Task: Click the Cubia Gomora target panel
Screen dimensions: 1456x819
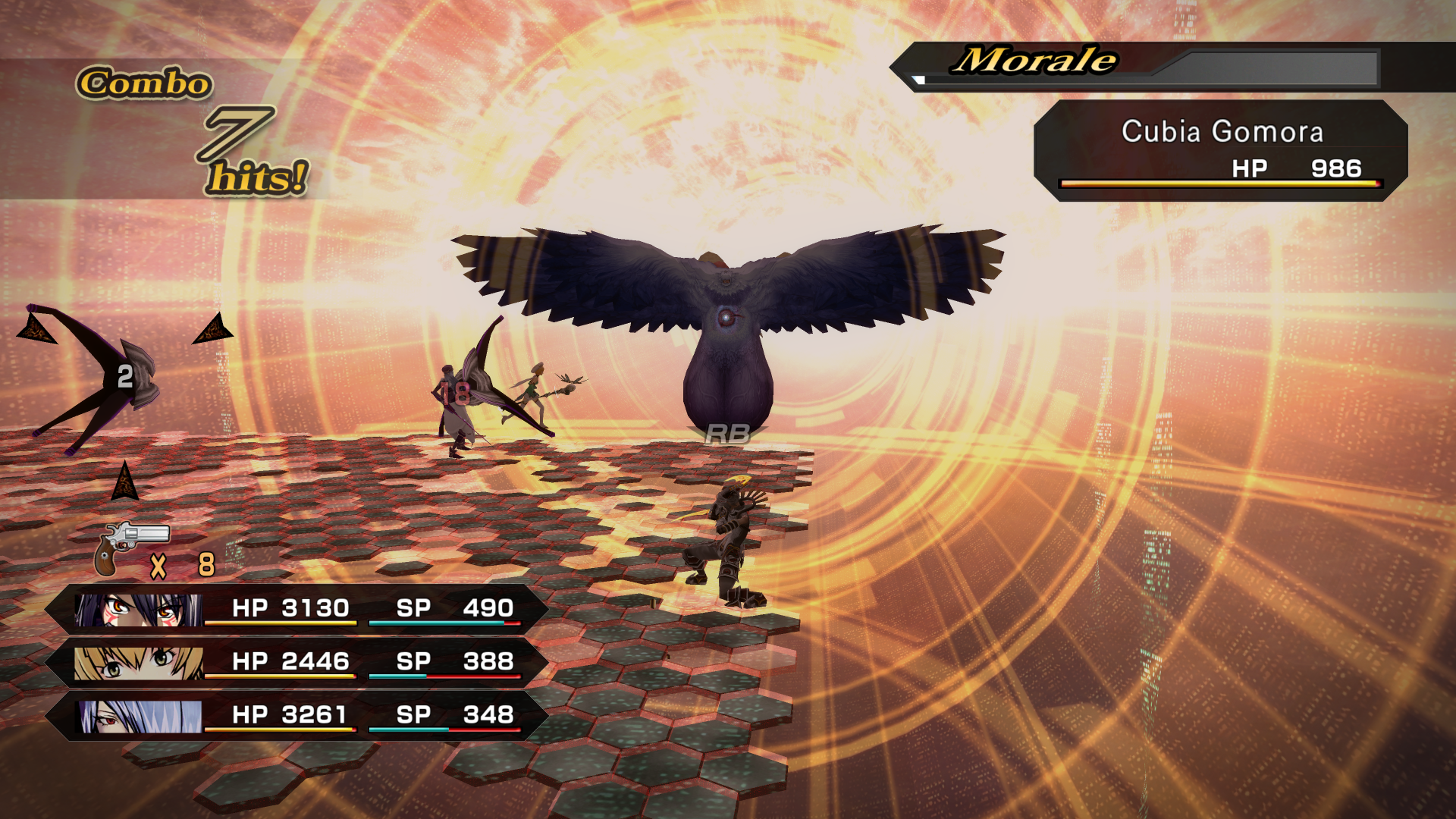Action: tap(1221, 150)
